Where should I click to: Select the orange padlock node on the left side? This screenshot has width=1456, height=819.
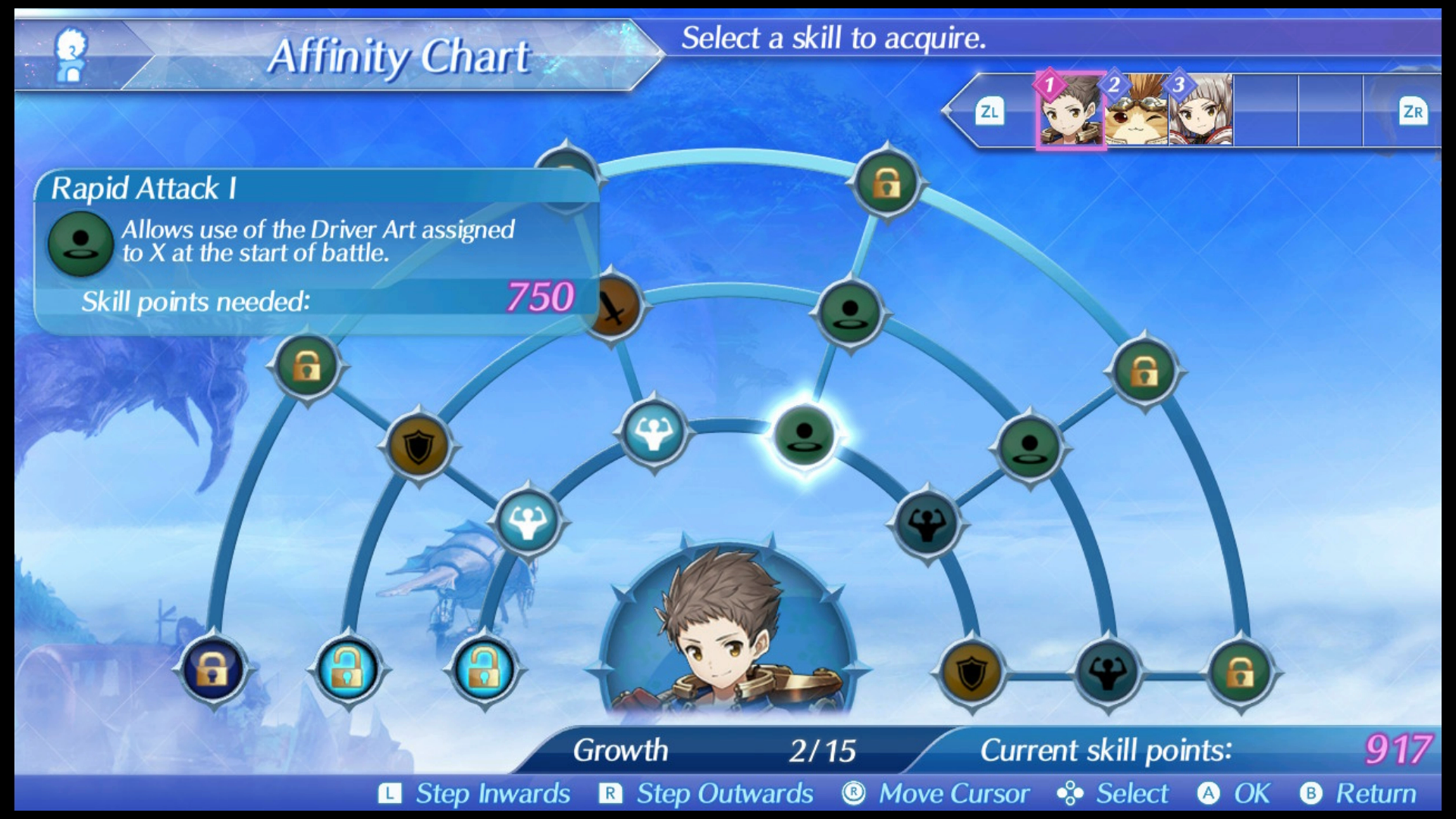[306, 366]
